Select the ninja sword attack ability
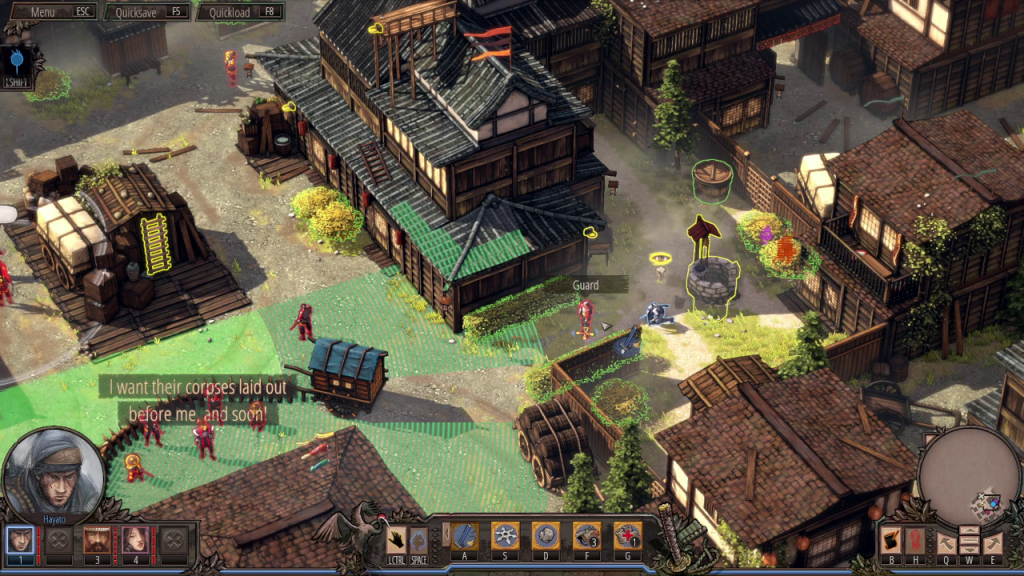Screen dimensions: 1024x576 click(464, 537)
